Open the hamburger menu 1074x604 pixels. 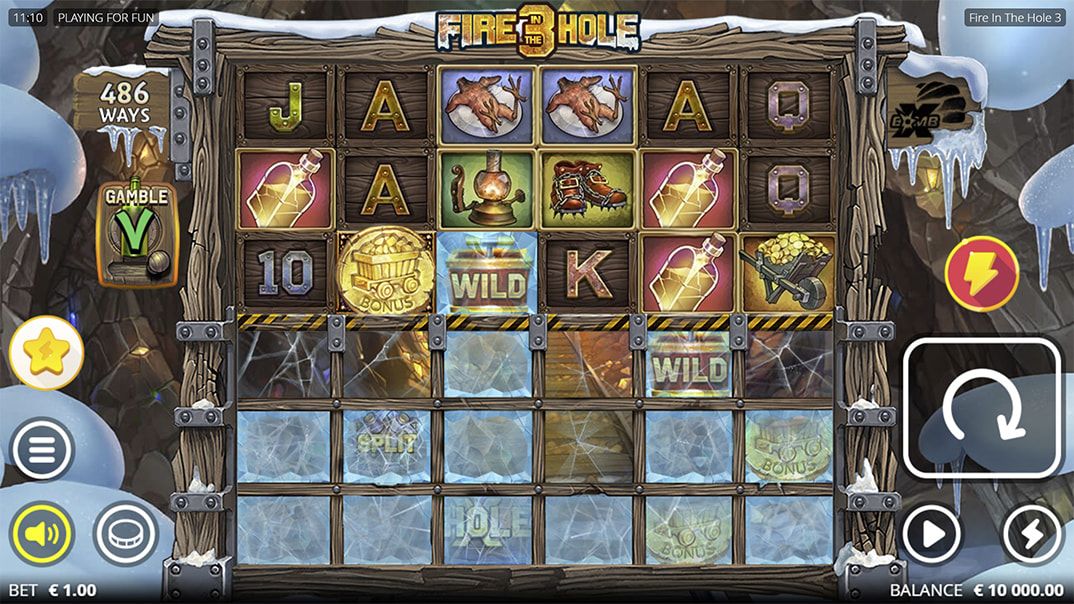pyautogui.click(x=42, y=449)
